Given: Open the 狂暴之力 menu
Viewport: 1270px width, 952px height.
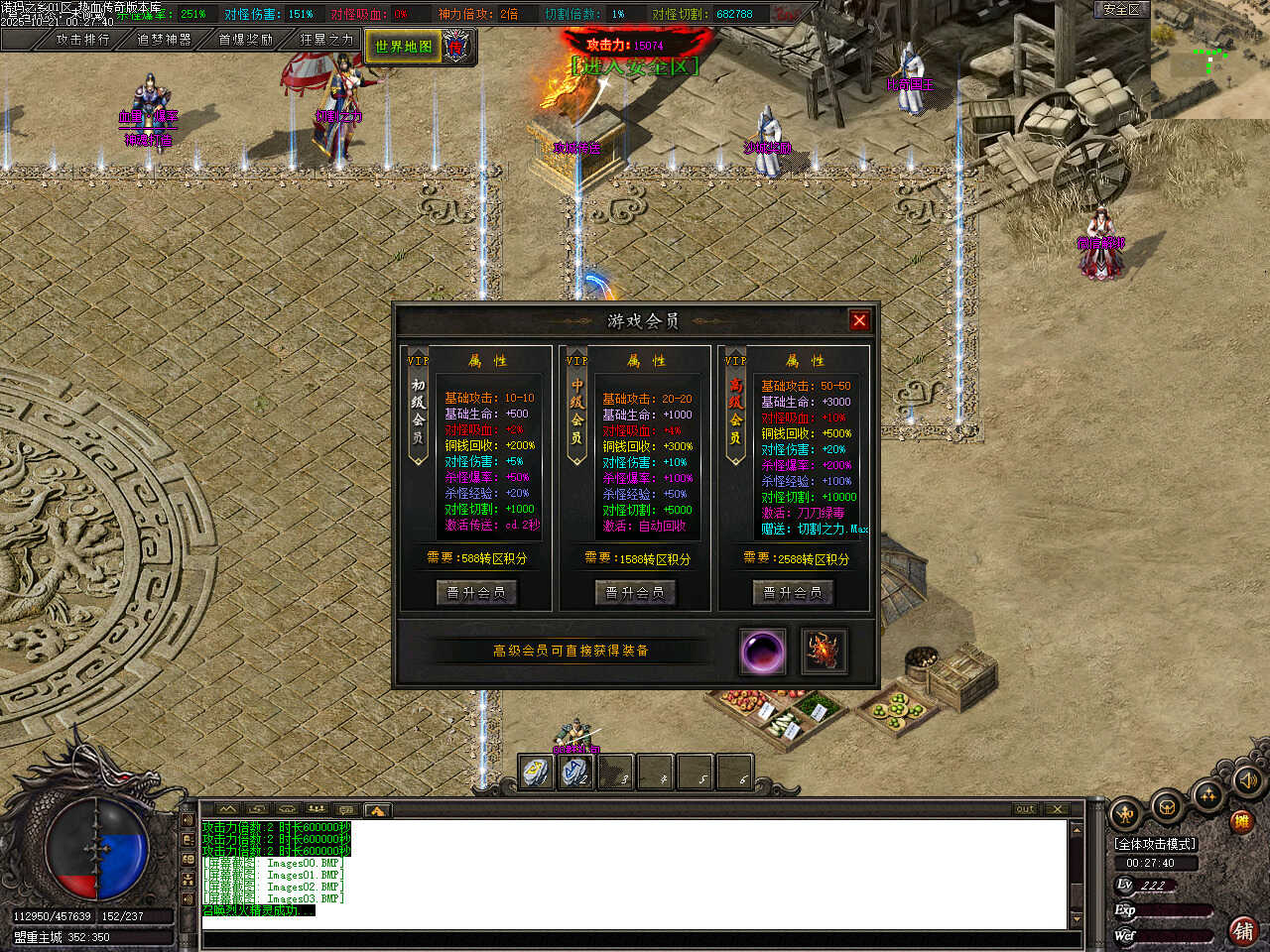Looking at the screenshot, I should [326, 40].
